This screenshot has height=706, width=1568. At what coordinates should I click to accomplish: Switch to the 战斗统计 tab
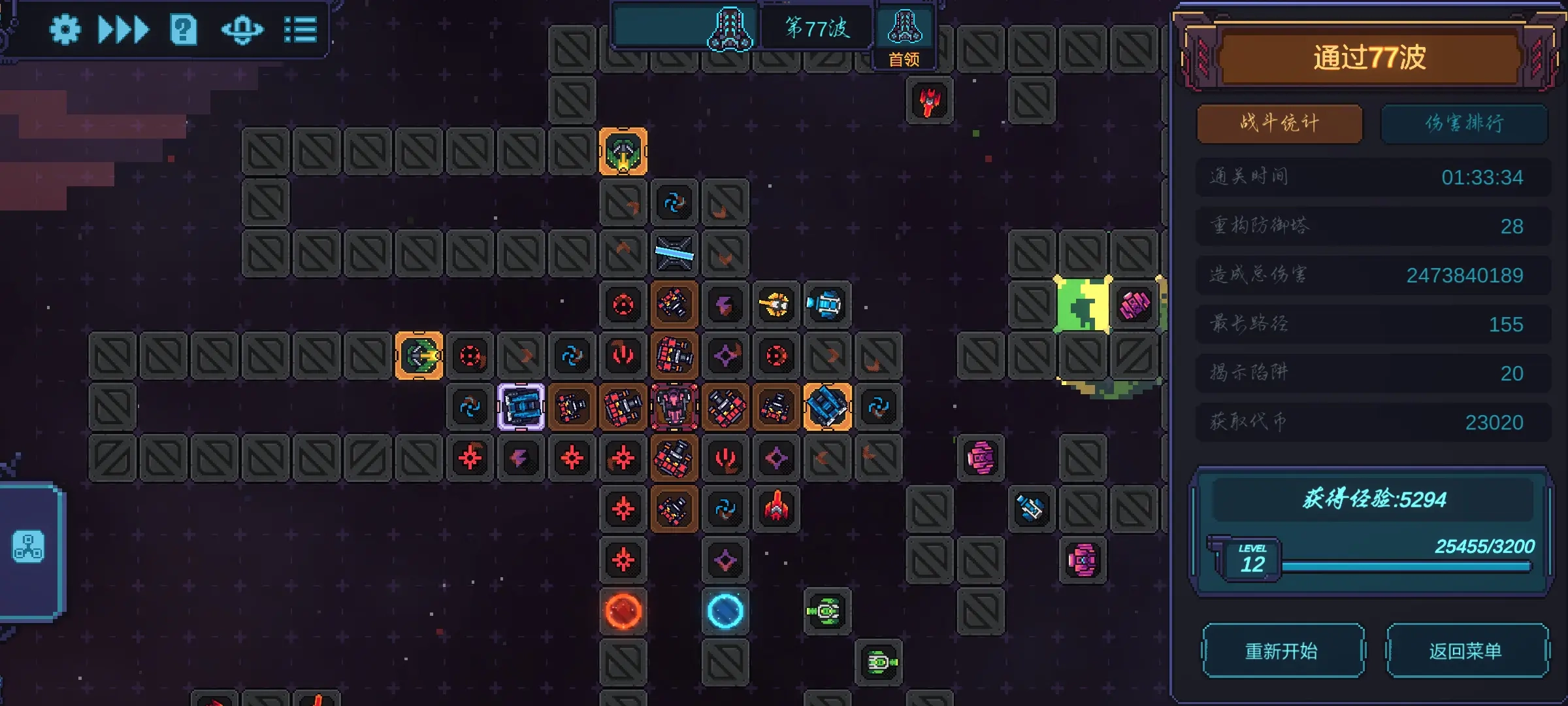tap(1279, 123)
